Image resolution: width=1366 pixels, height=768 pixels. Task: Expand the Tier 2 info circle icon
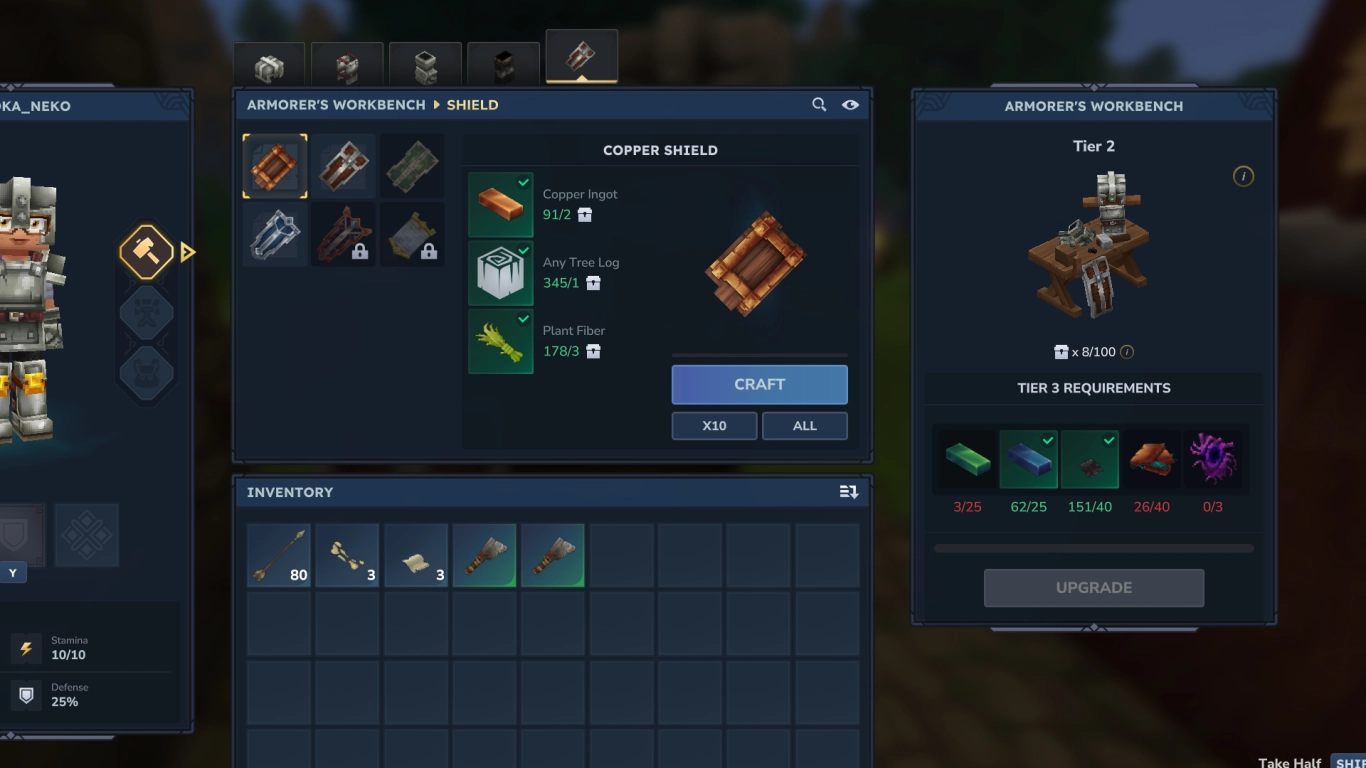coord(1243,175)
